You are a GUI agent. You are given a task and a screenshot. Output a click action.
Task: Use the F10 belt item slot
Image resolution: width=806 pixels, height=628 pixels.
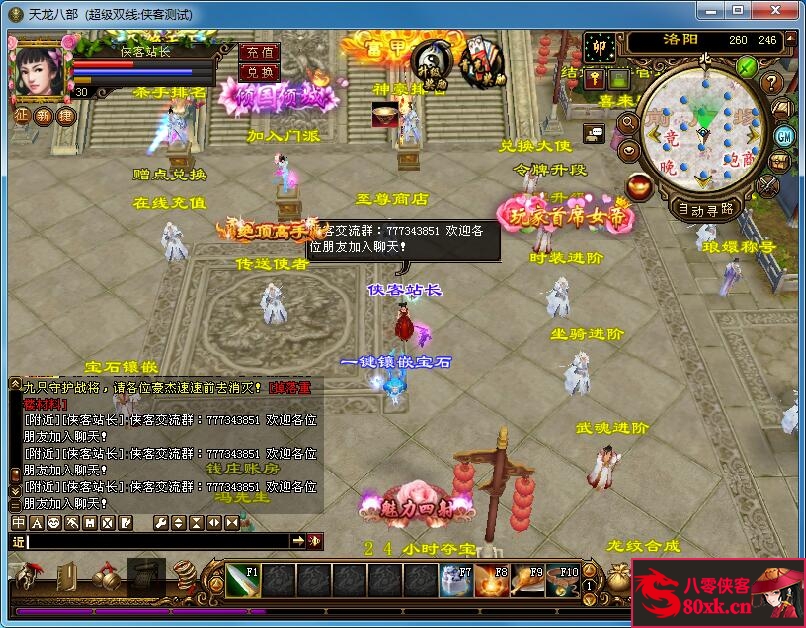pos(564,581)
